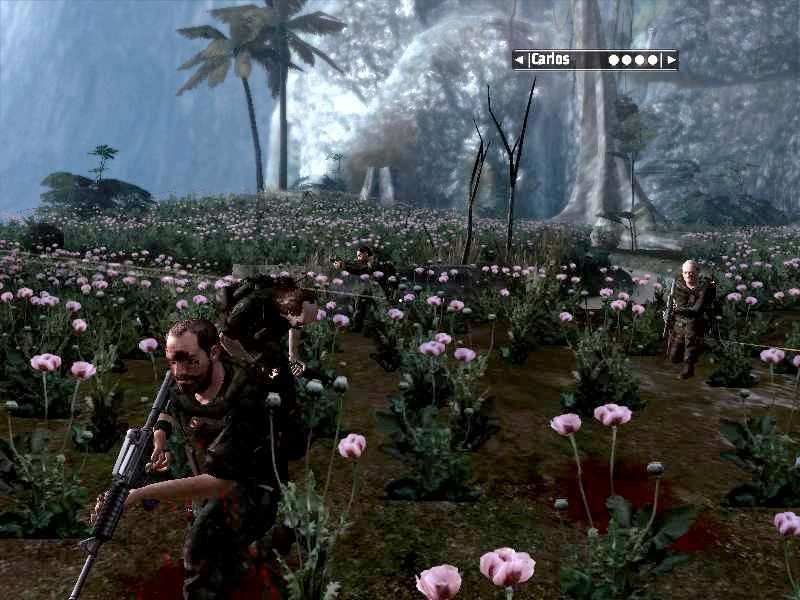Click the right arrow on the Carlos bar
The height and width of the screenshot is (600, 800).
pos(671,60)
